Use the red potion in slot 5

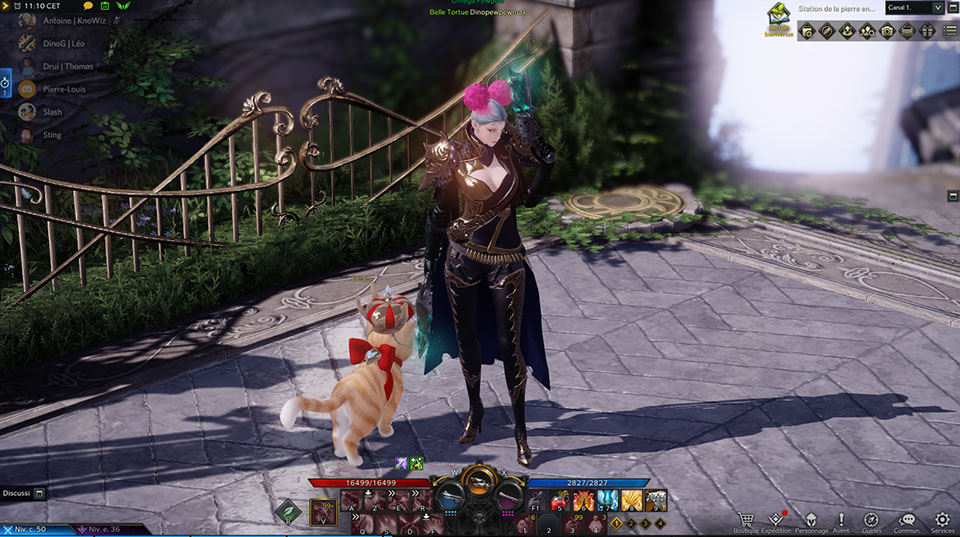click(x=562, y=499)
